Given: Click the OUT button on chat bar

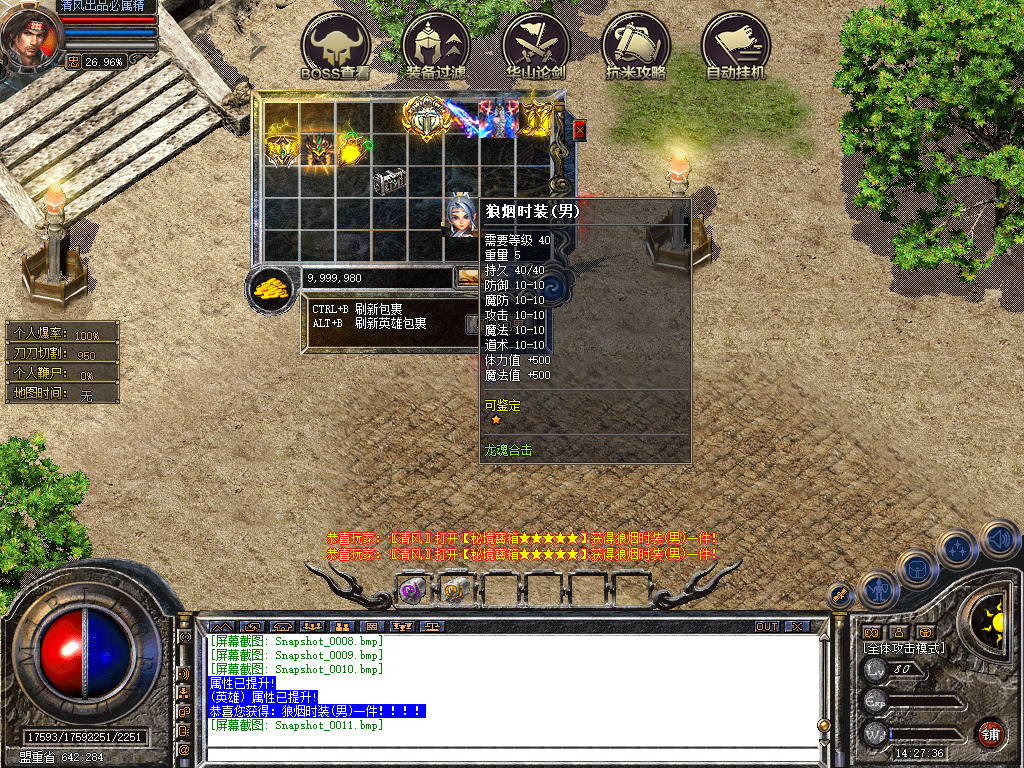Looking at the screenshot, I should coord(766,627).
